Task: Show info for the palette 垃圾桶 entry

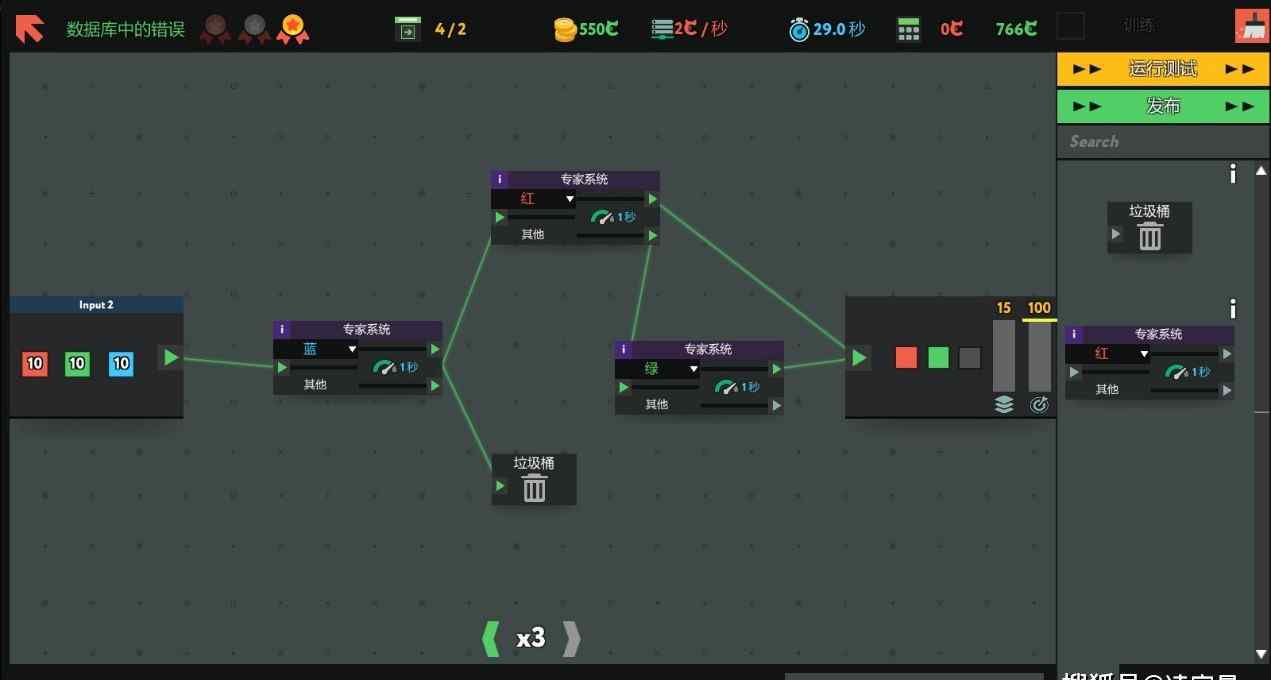Action: coord(1233,175)
